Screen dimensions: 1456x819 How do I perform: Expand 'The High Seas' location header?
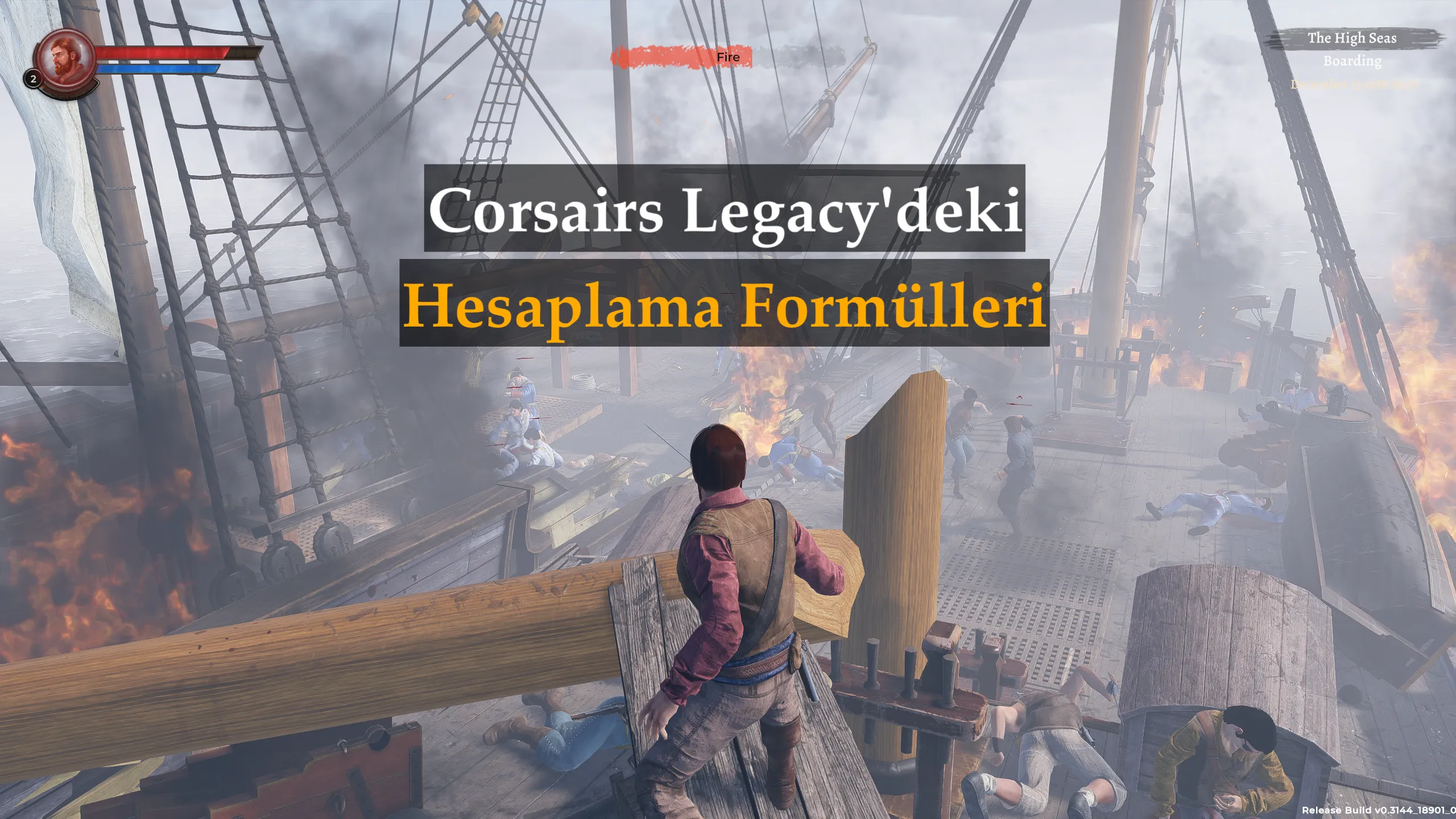coord(1352,38)
